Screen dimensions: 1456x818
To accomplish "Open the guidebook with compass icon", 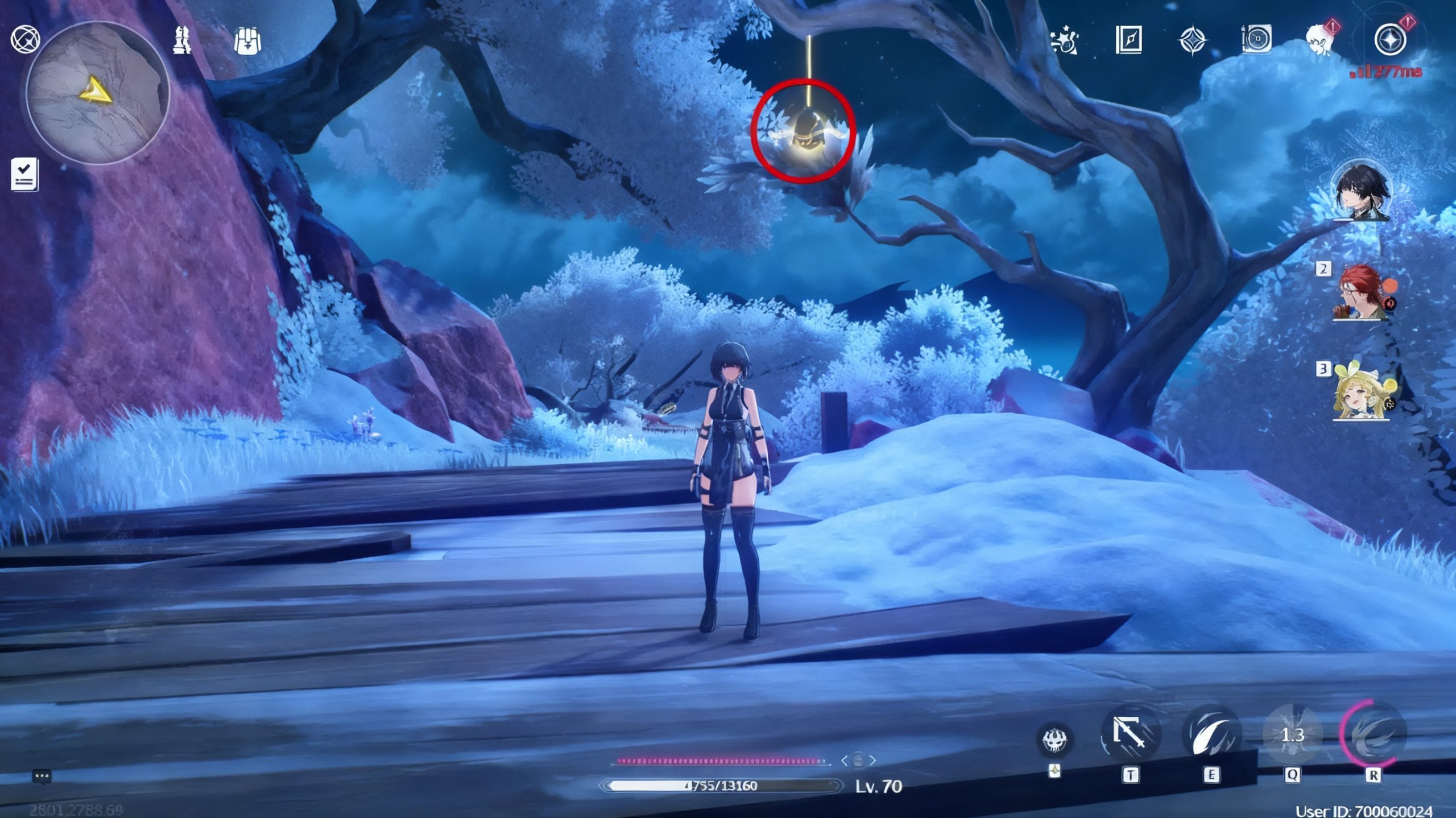I will pos(1128,40).
